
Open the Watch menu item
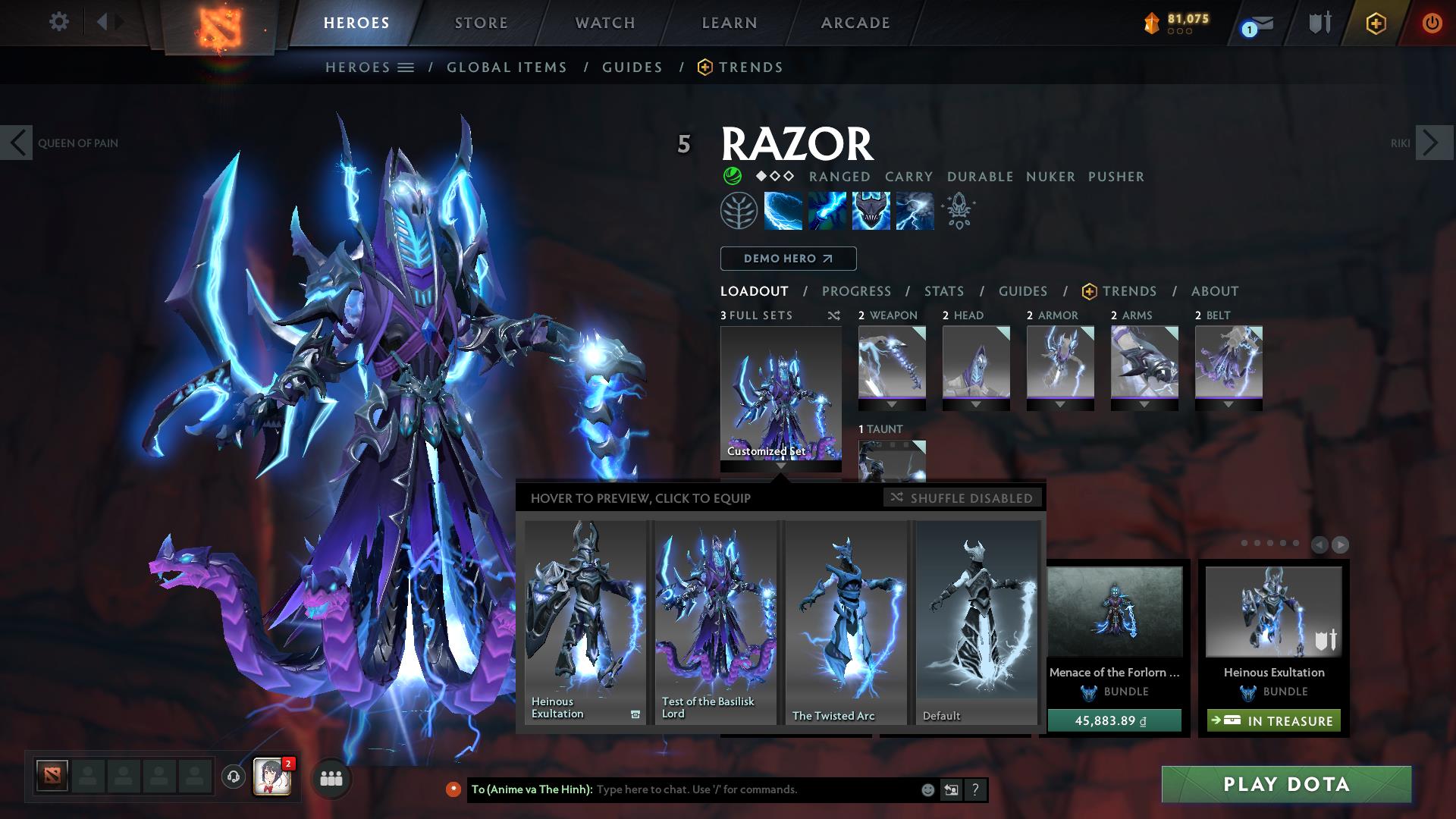(x=603, y=22)
